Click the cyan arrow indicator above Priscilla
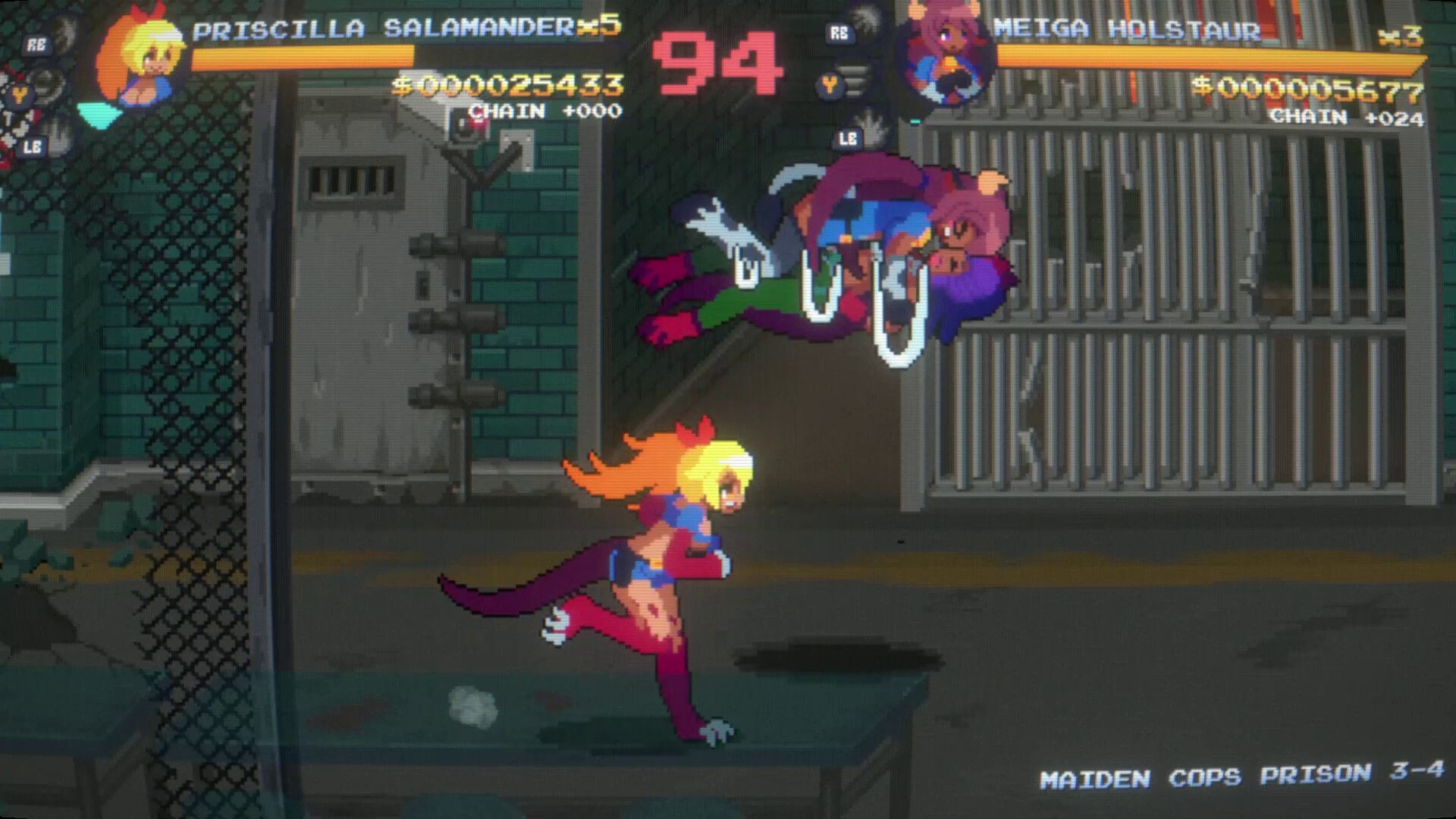 click(99, 114)
